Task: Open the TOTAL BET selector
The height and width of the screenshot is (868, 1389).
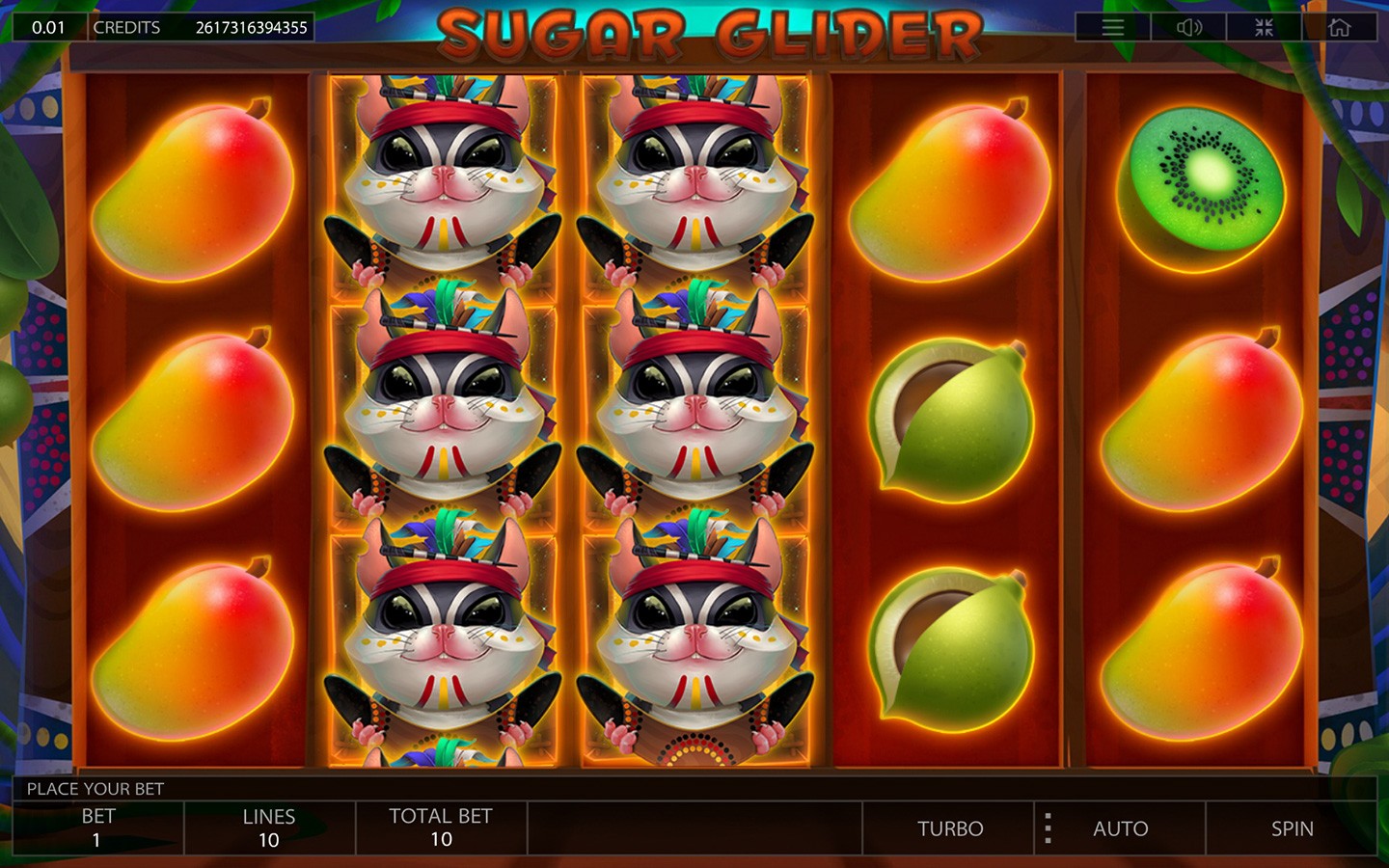Action: (441, 828)
